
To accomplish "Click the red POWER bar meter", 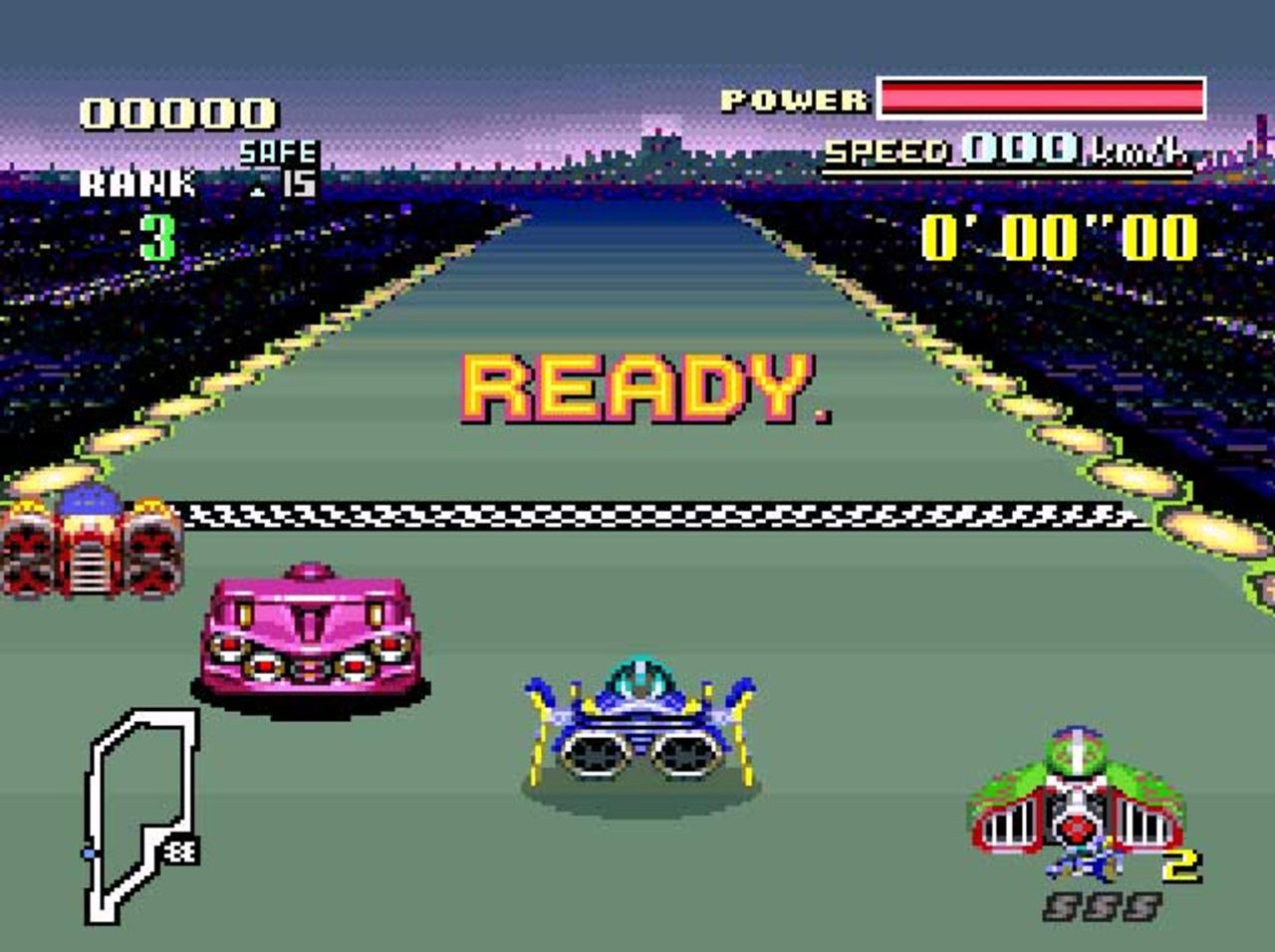I will click(x=1041, y=97).
